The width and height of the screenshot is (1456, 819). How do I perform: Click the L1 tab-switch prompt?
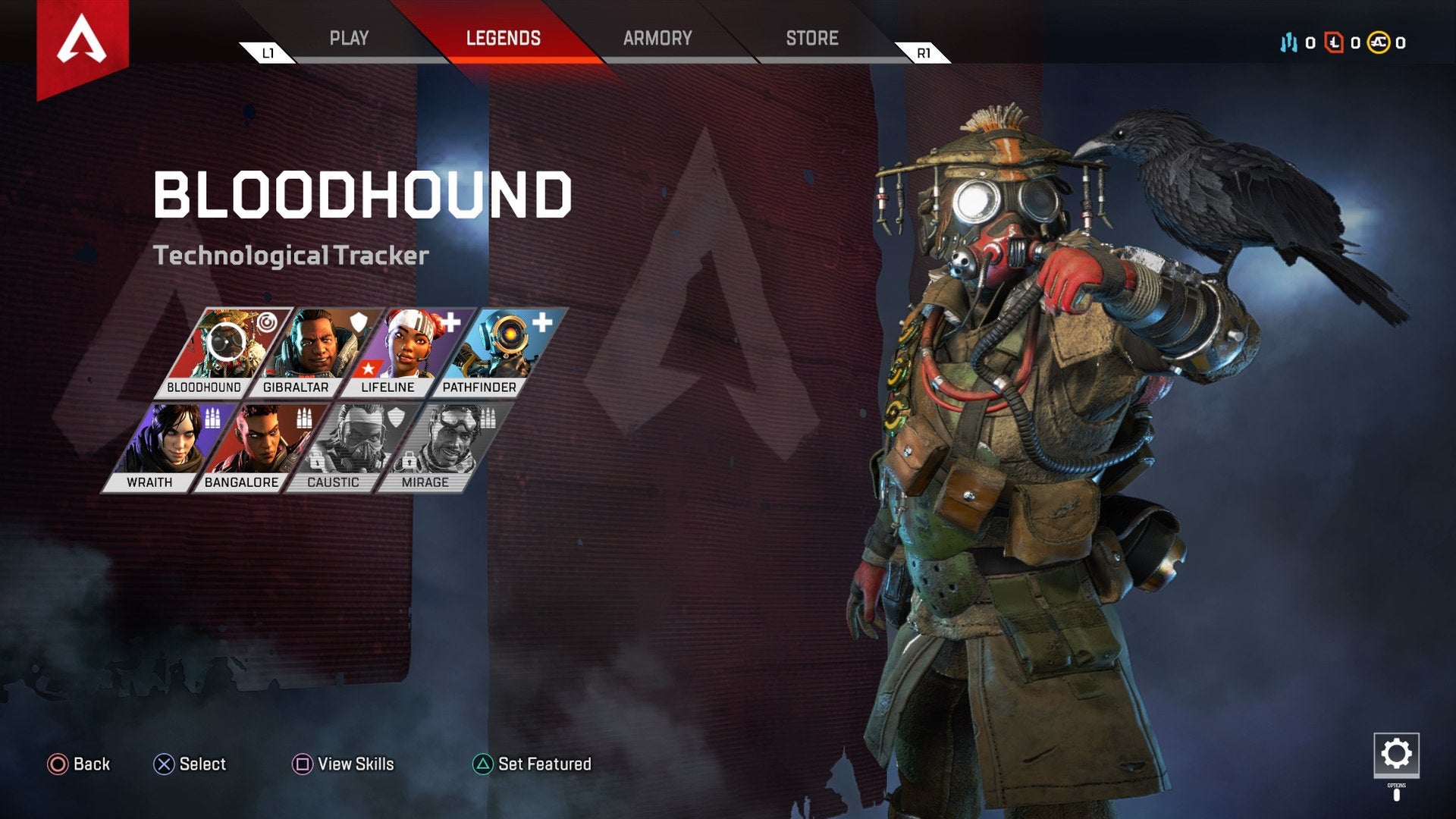(x=267, y=54)
